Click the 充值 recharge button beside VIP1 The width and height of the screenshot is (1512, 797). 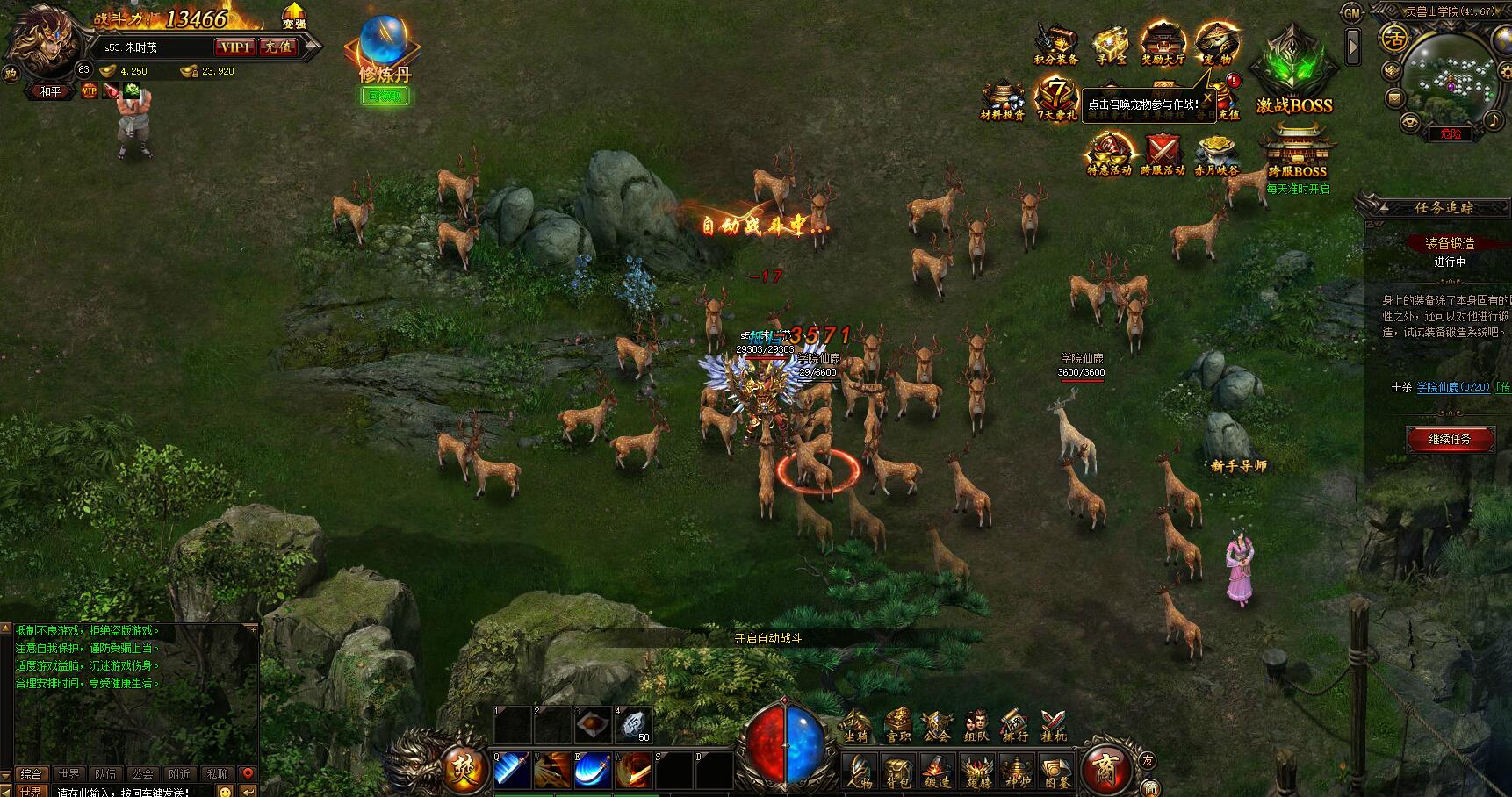point(278,47)
